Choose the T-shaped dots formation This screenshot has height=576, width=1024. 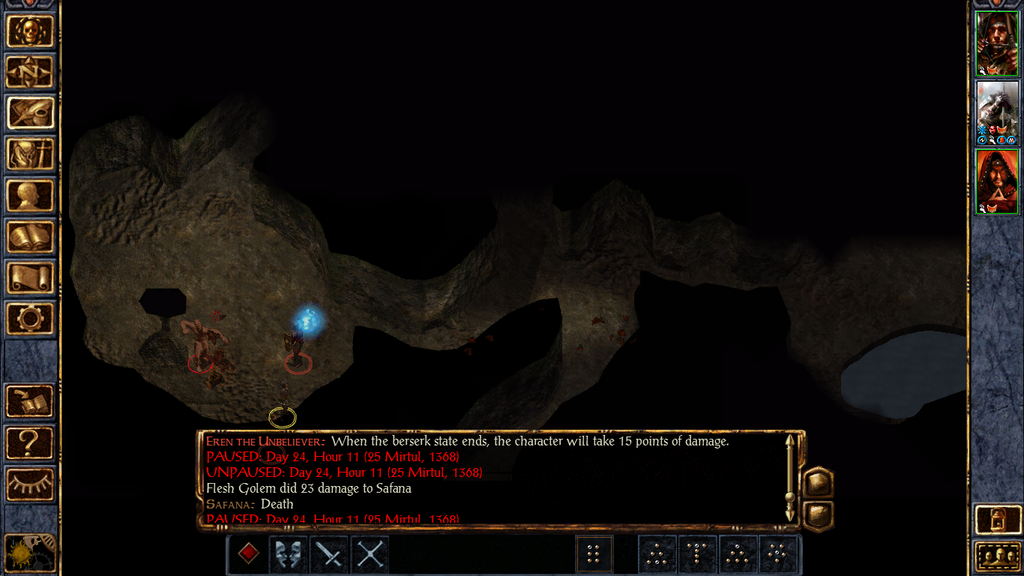(x=698, y=554)
